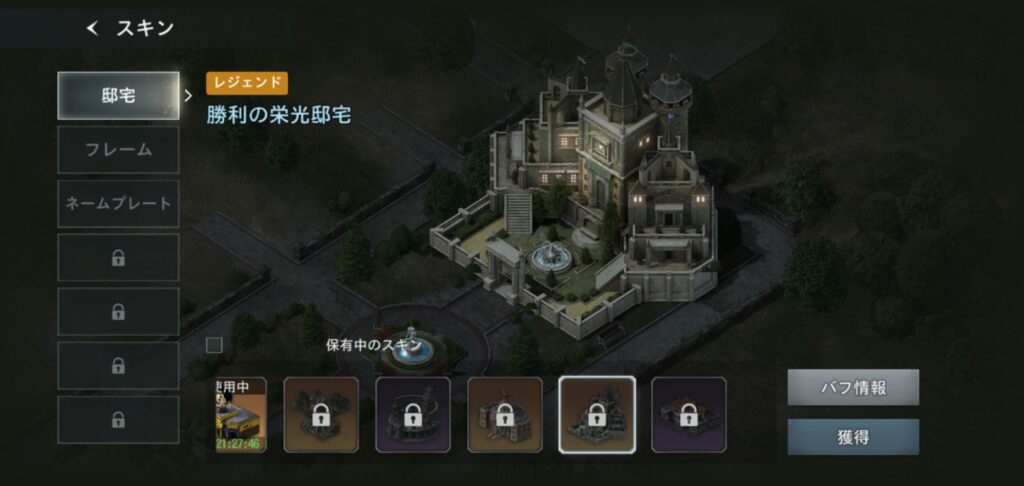Click the 獲得 button
1024x486 pixels.
coord(852,437)
